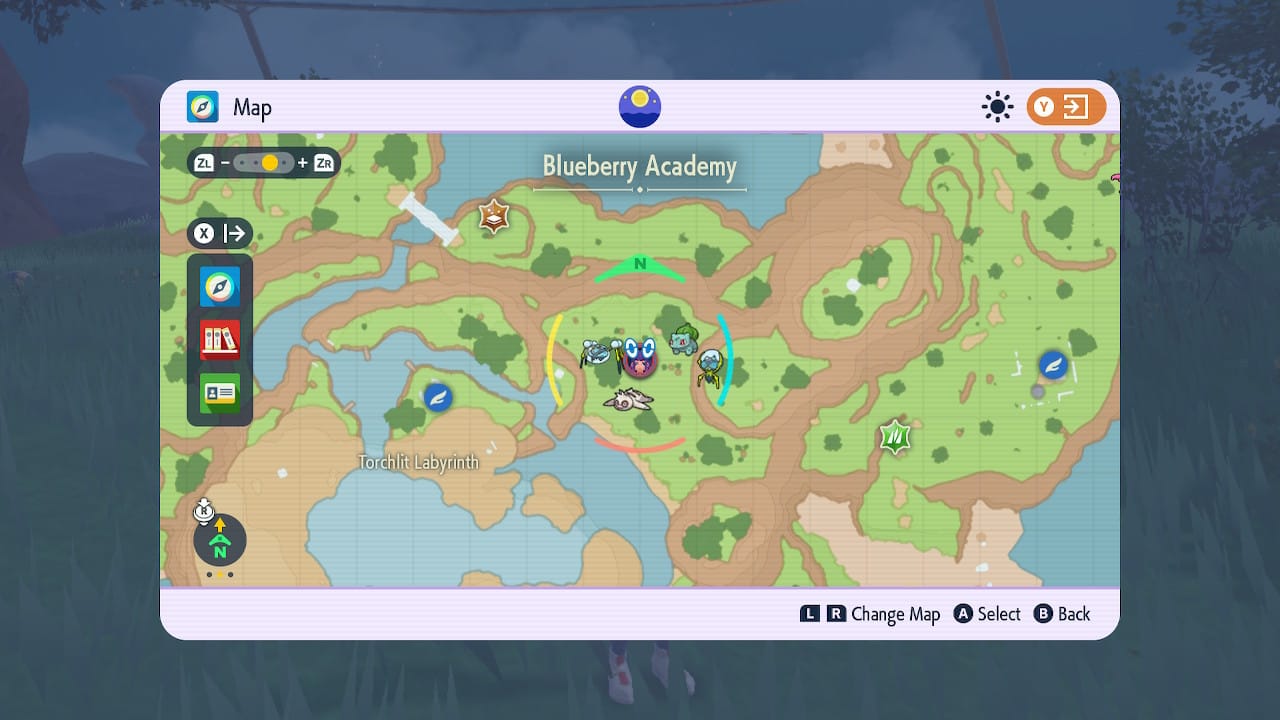Click the Blueberry Academy fast-travel badge marker
Viewport: 1280px width, 720px height.
[494, 215]
